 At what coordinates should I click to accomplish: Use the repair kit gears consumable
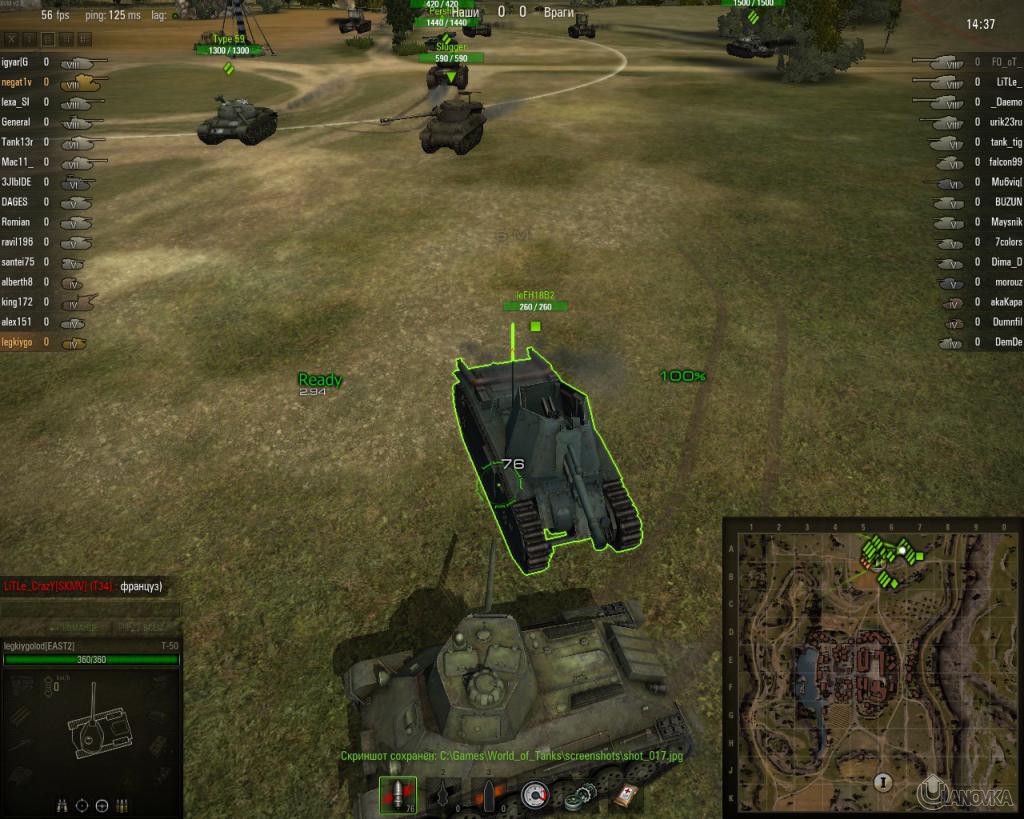pos(579,795)
